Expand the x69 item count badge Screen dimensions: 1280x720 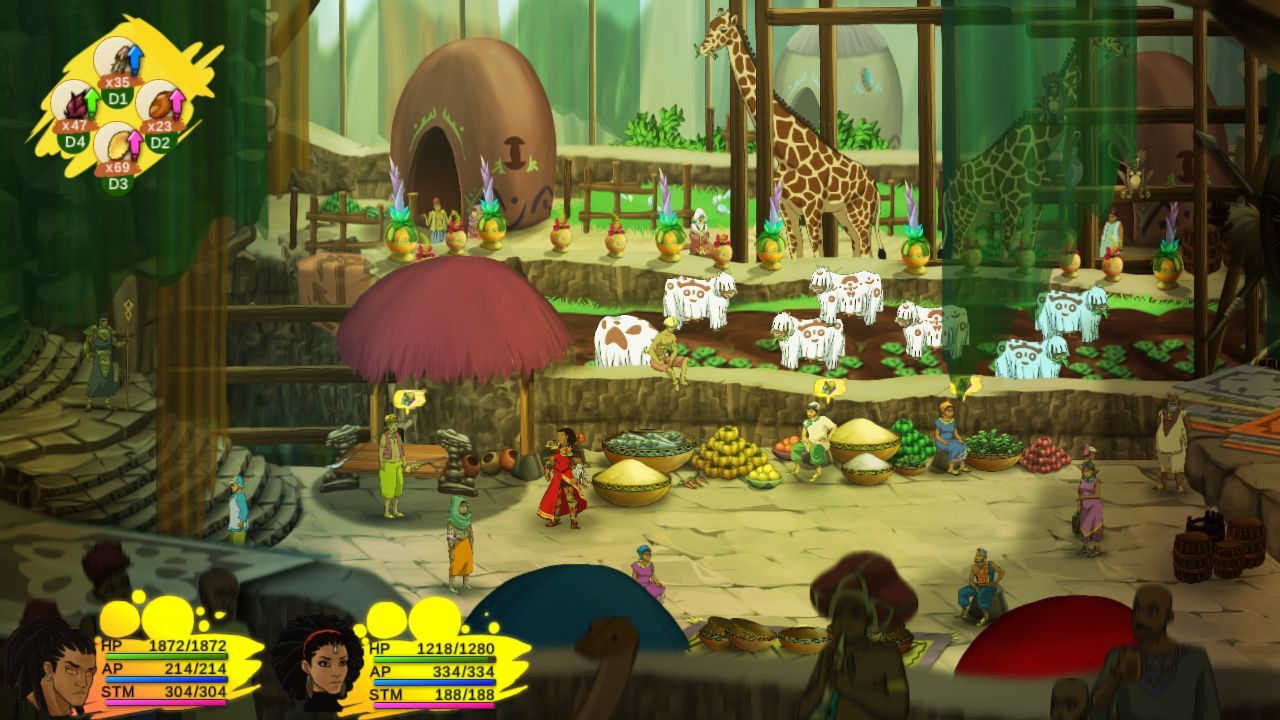pos(118,167)
